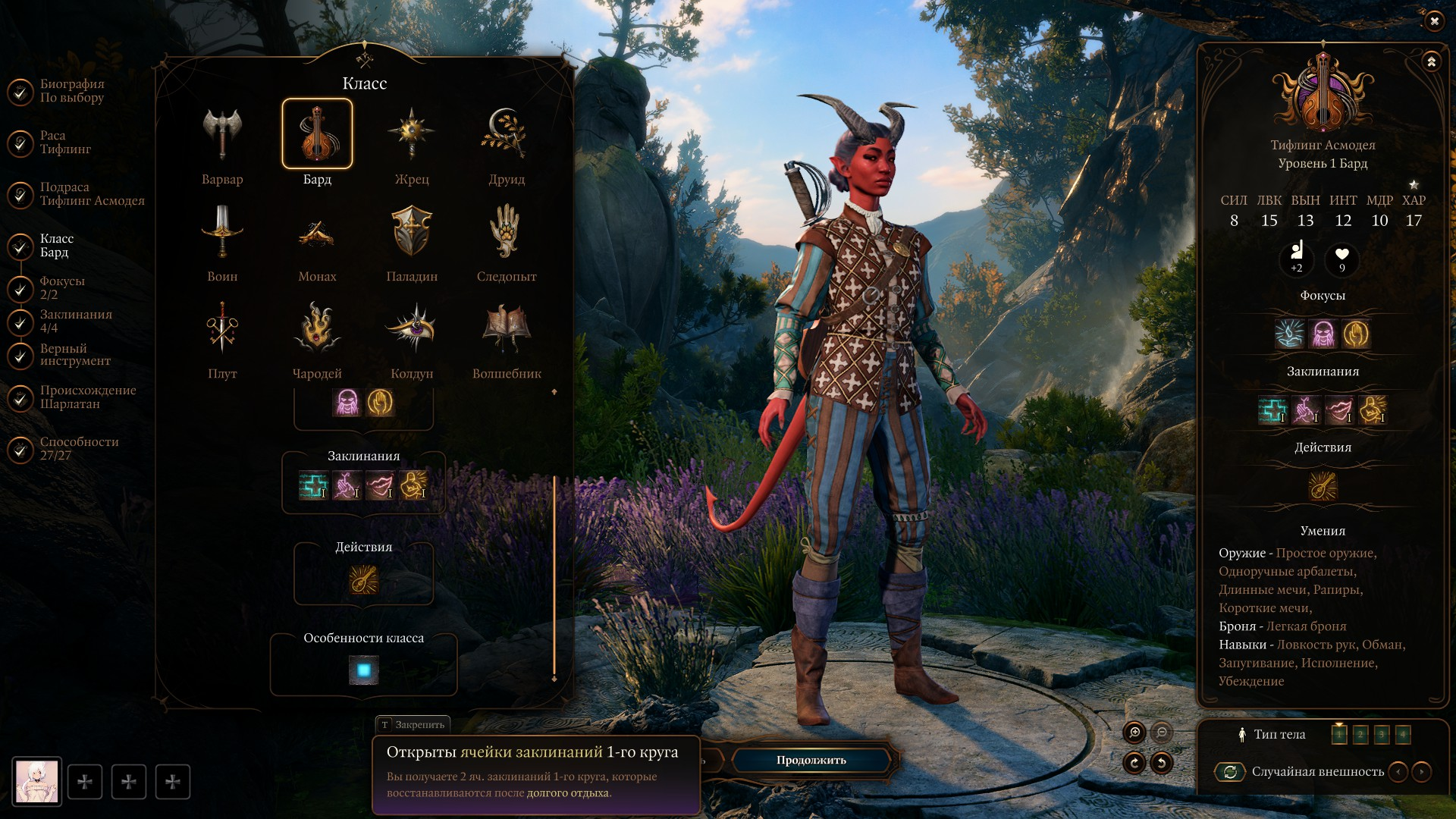This screenshot has width=1456, height=819.
Task: Select the Чародей class
Action: click(x=317, y=329)
